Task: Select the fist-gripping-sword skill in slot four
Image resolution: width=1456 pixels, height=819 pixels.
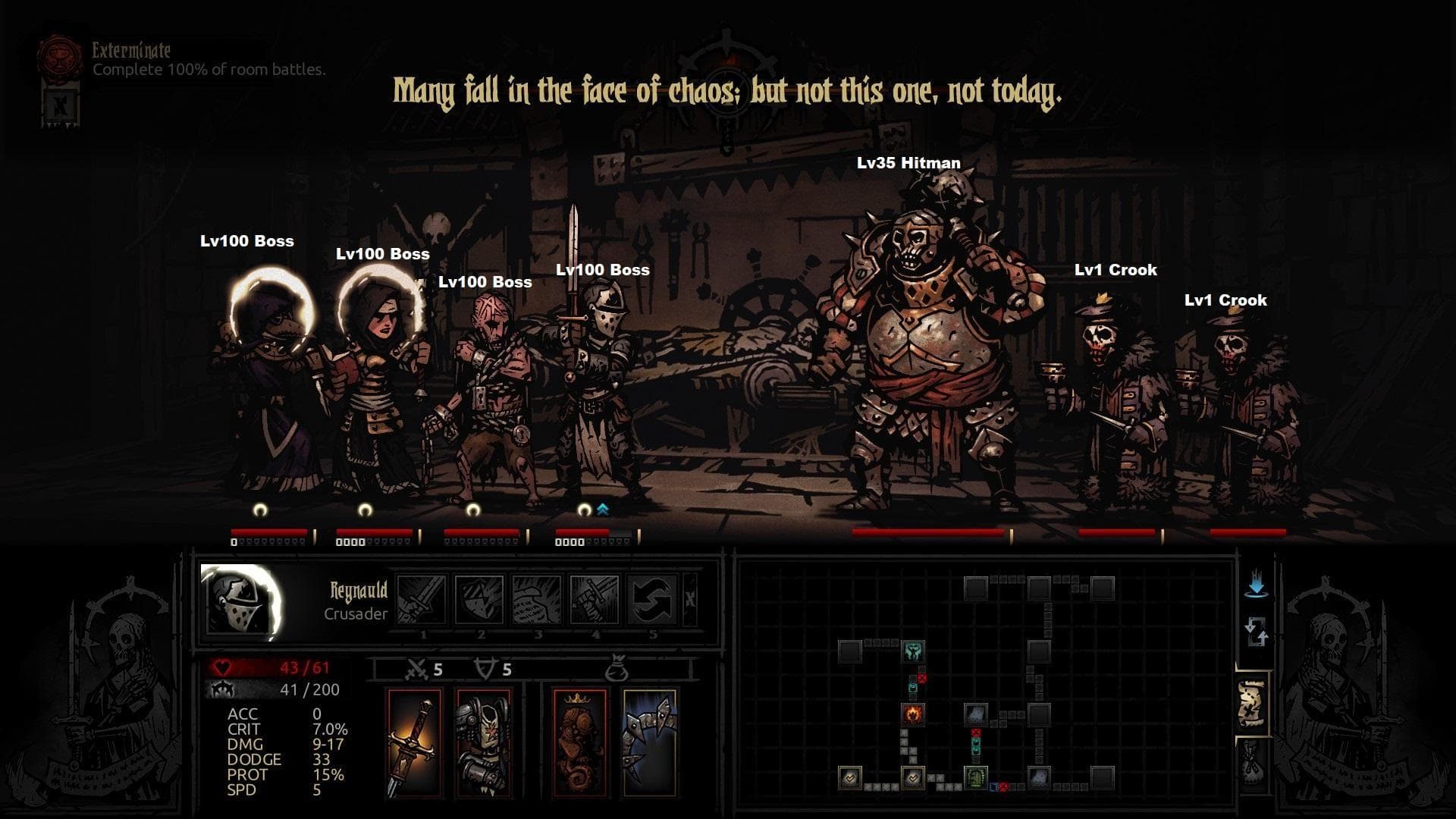Action: (595, 600)
